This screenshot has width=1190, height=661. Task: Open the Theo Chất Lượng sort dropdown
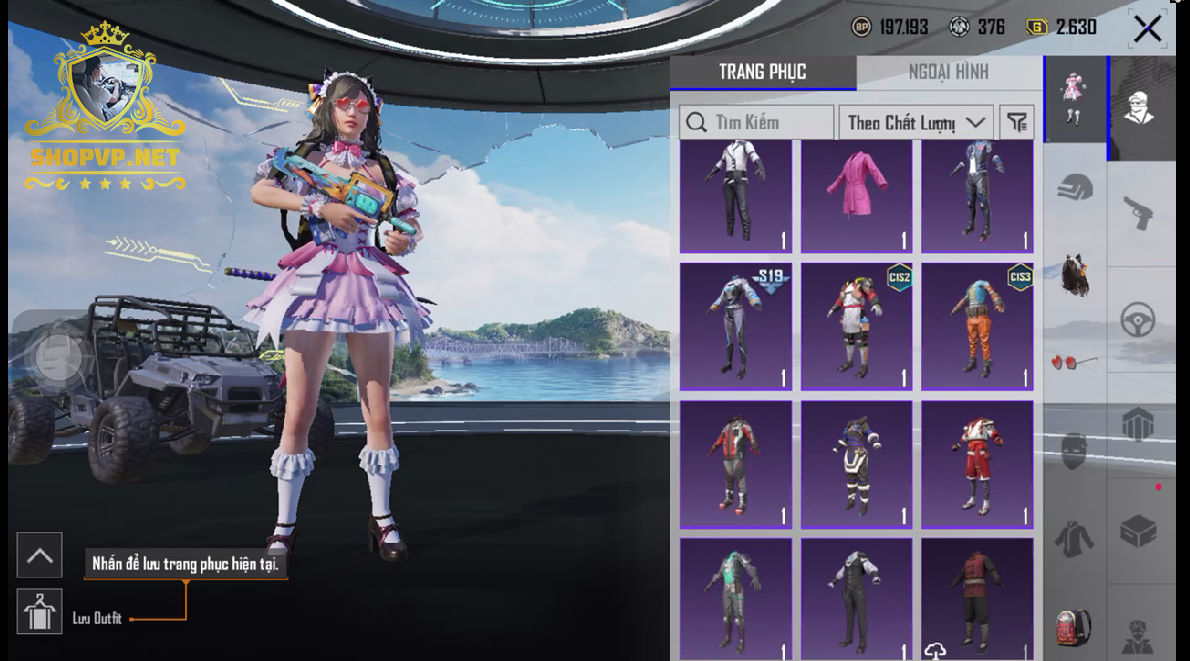[x=915, y=123]
